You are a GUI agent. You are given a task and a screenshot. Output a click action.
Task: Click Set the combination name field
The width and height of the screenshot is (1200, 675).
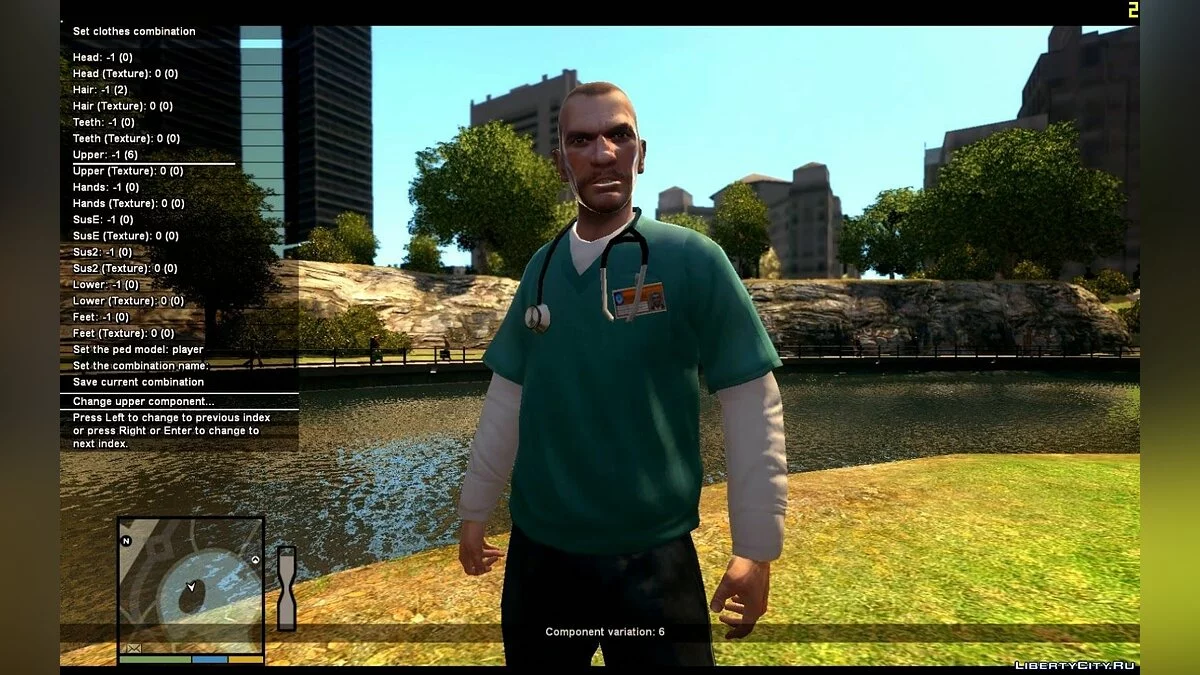(x=141, y=366)
